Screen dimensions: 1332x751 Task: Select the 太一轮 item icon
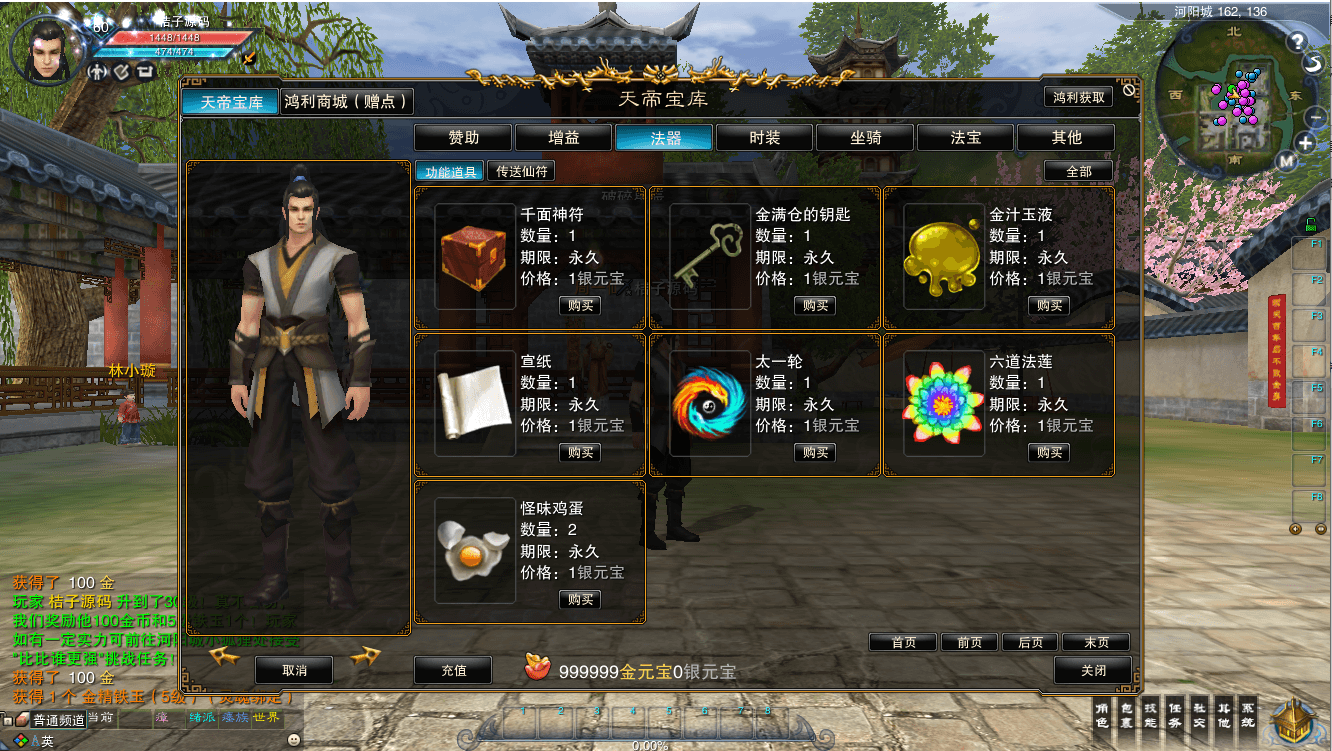[709, 403]
